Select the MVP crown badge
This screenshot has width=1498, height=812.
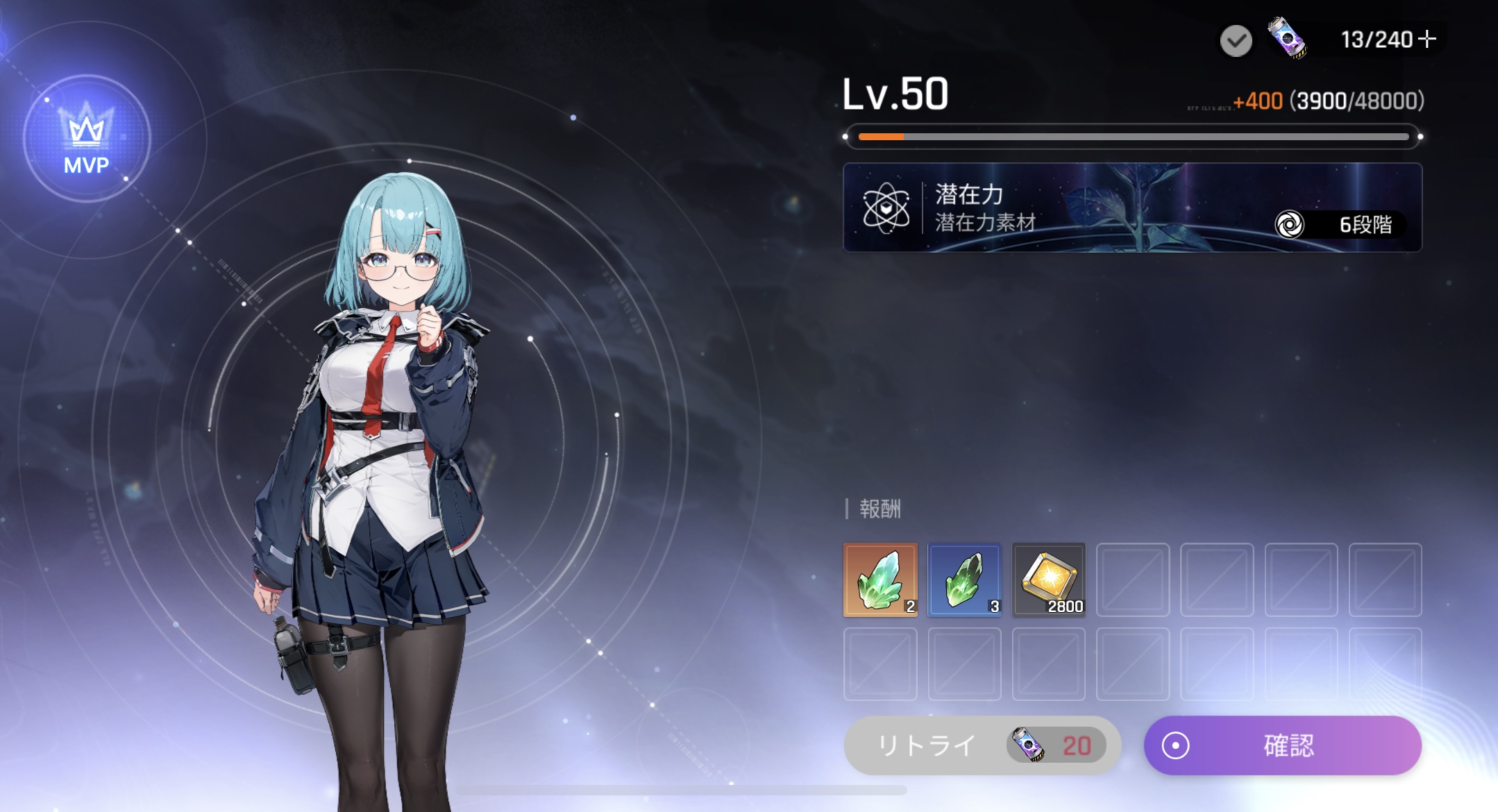point(87,138)
